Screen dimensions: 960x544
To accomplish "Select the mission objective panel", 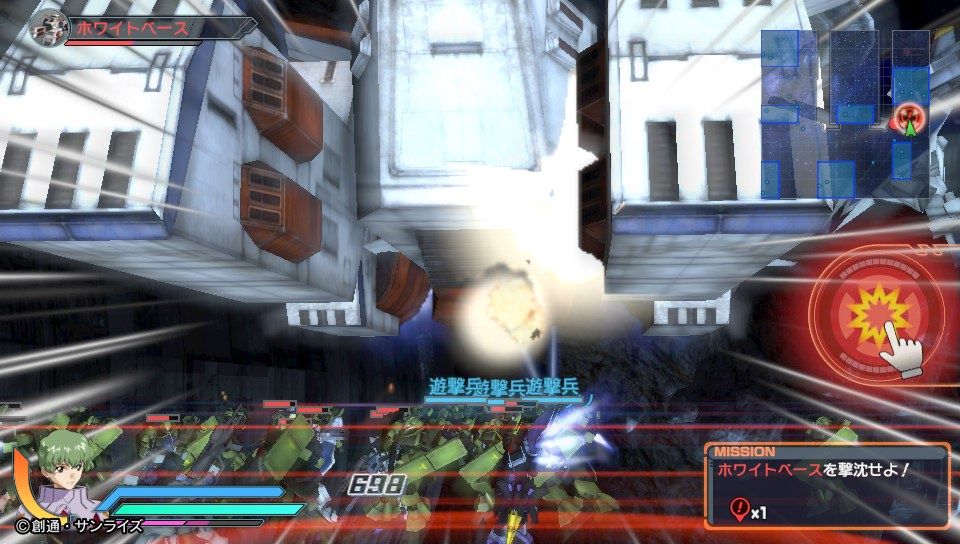I will pyautogui.click(x=825, y=486).
